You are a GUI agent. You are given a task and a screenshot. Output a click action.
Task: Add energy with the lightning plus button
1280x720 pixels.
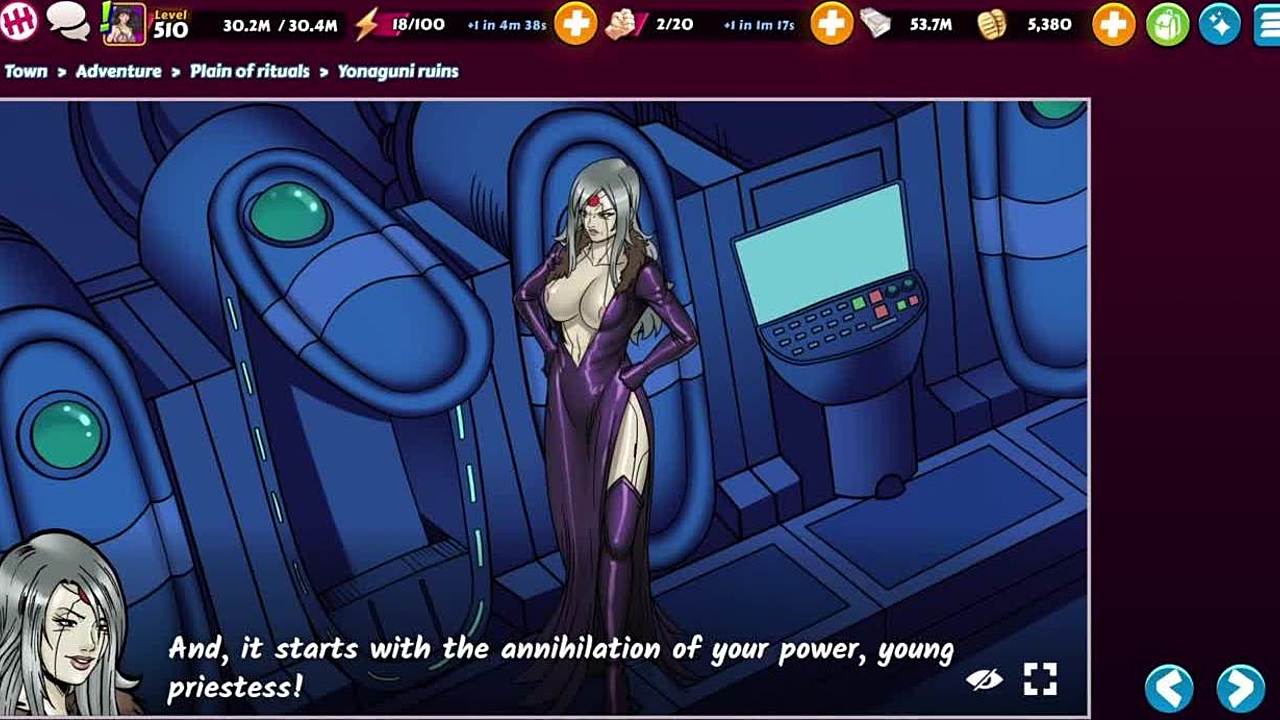pos(575,23)
